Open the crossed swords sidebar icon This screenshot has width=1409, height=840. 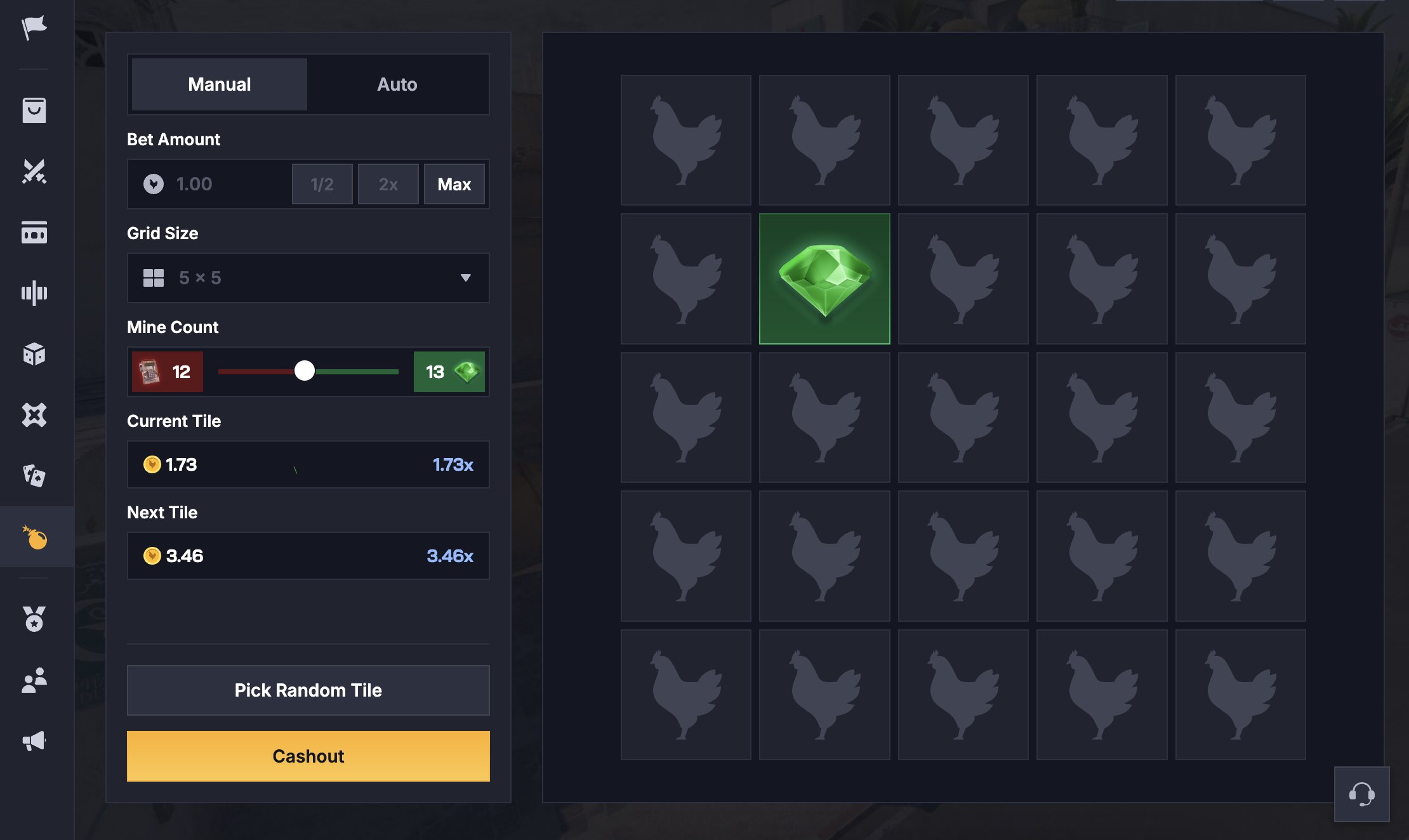34,171
